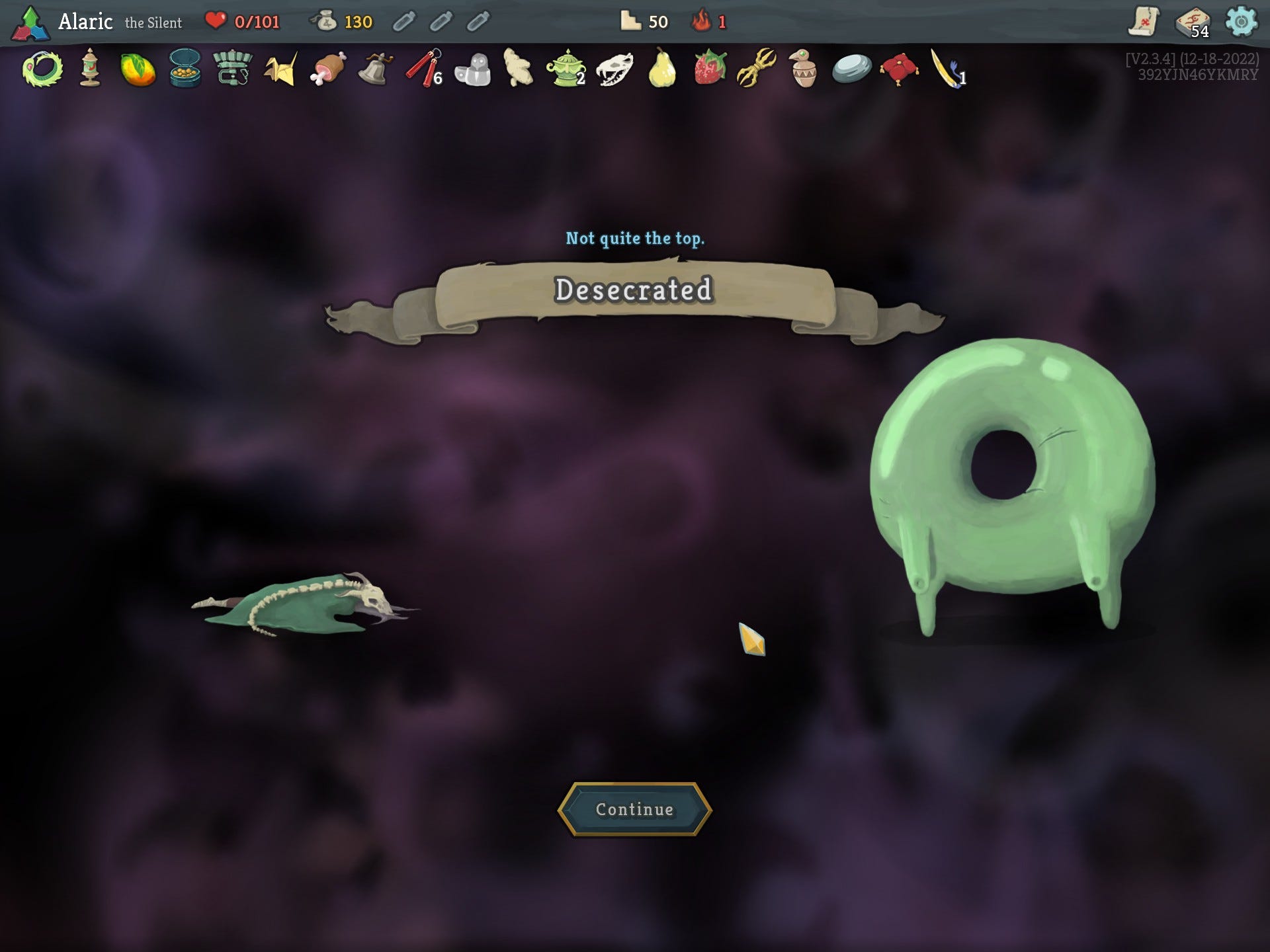1270x952 pixels.
Task: Select the Snecko Skull relic
Action: point(614,69)
